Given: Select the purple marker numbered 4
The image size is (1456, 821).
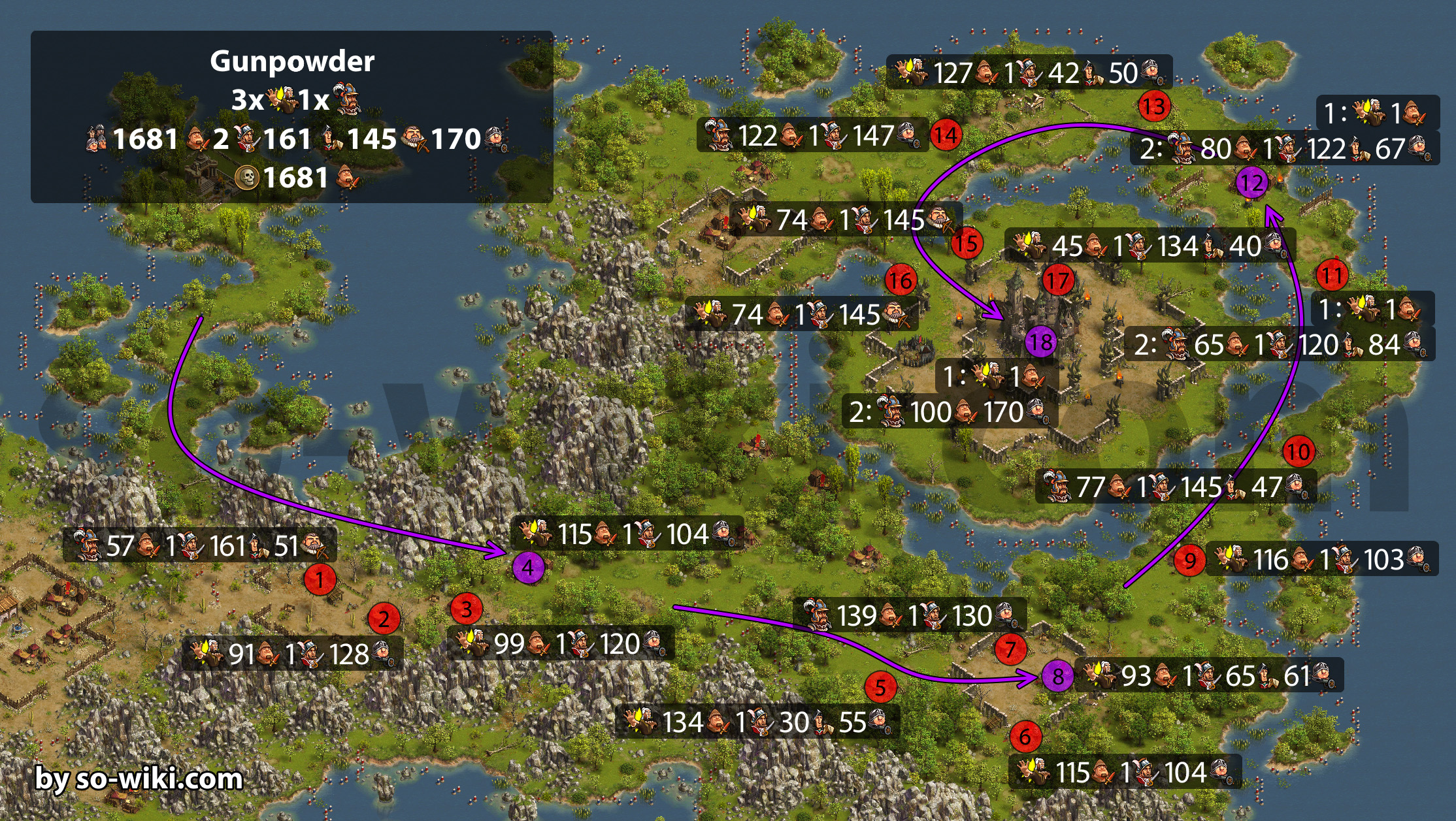Looking at the screenshot, I should click(x=528, y=568).
